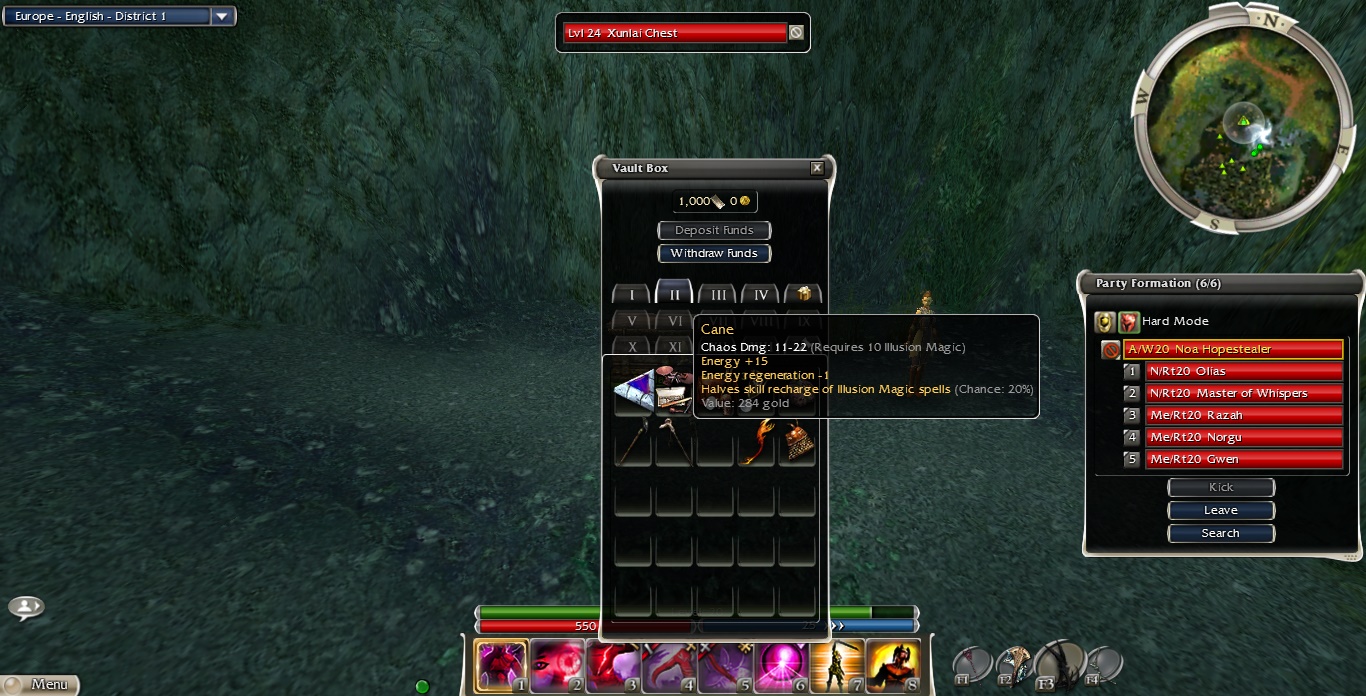The width and height of the screenshot is (1366, 696).
Task: Open party Search
Action: click(x=1220, y=533)
